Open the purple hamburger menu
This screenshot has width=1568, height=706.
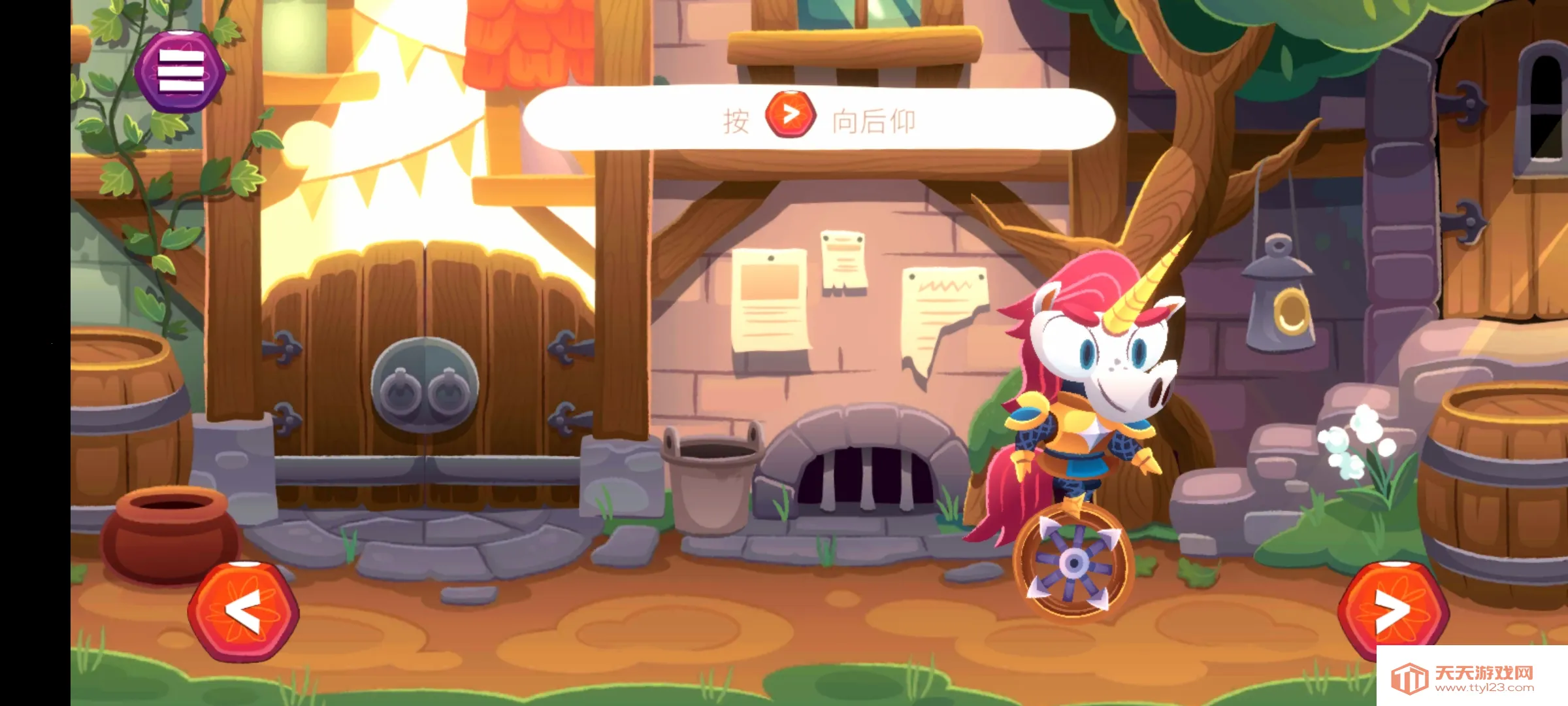[180, 71]
